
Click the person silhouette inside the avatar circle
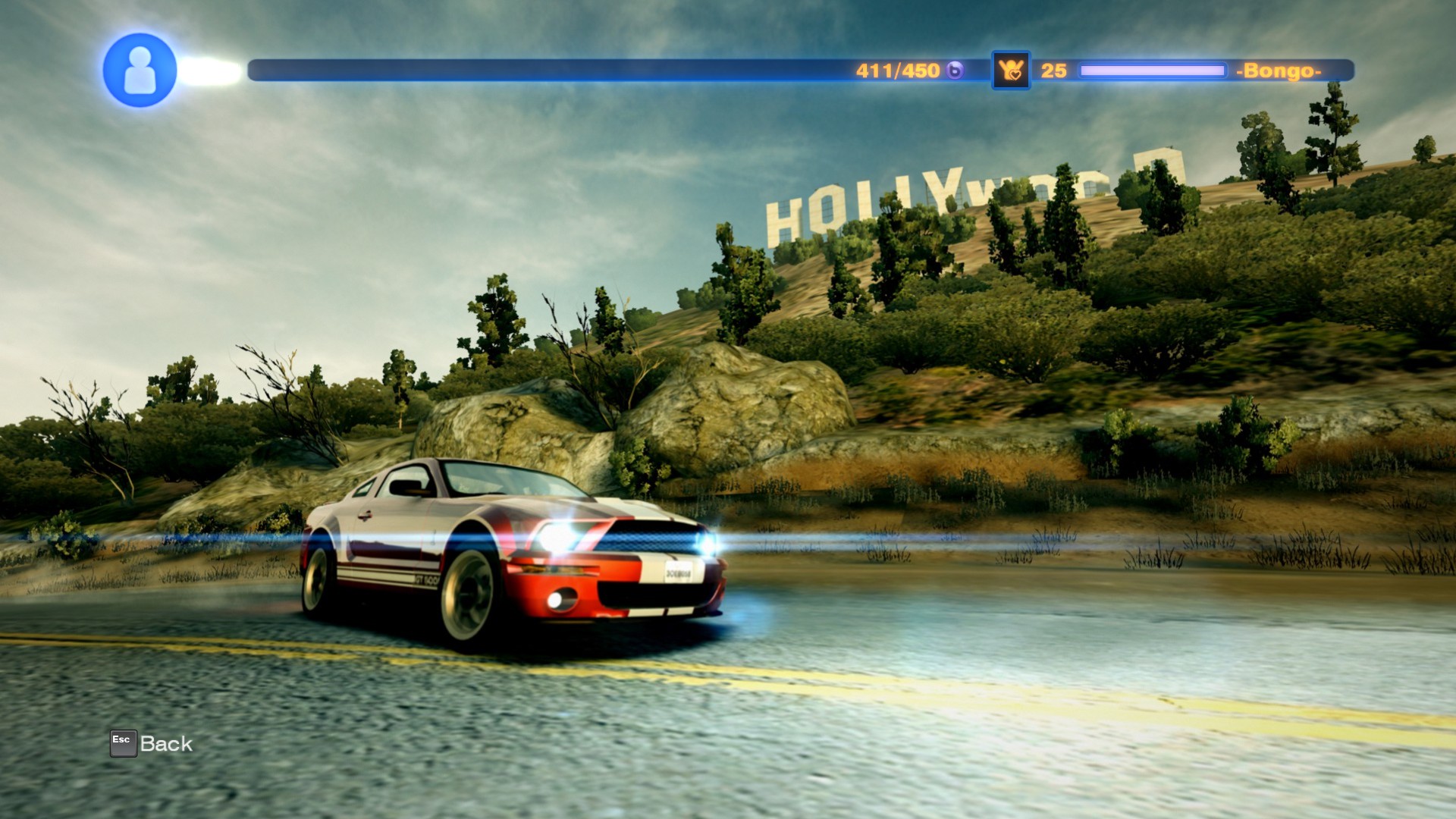pyautogui.click(x=140, y=71)
